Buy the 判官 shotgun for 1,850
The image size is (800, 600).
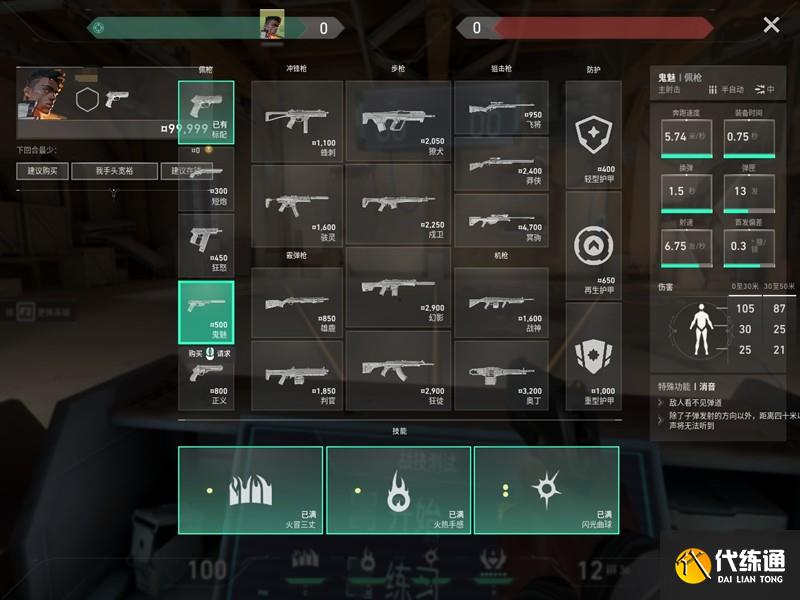(297, 372)
